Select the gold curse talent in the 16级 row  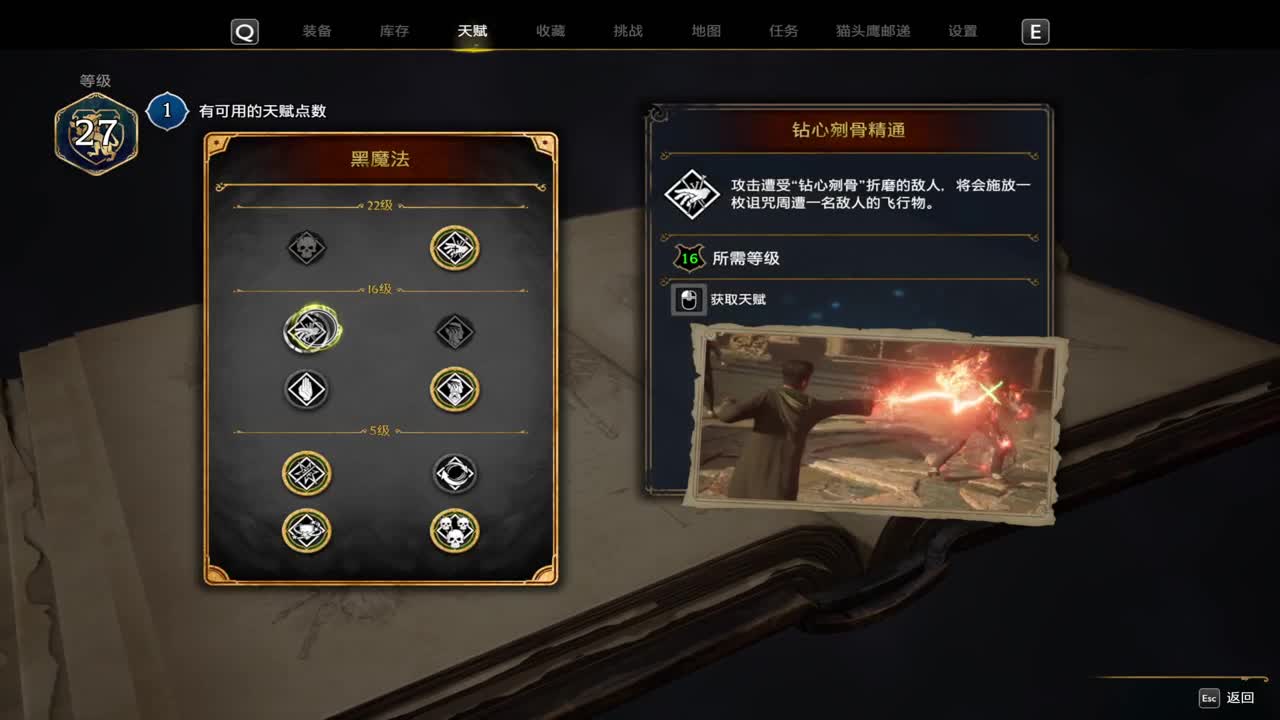tap(455, 389)
